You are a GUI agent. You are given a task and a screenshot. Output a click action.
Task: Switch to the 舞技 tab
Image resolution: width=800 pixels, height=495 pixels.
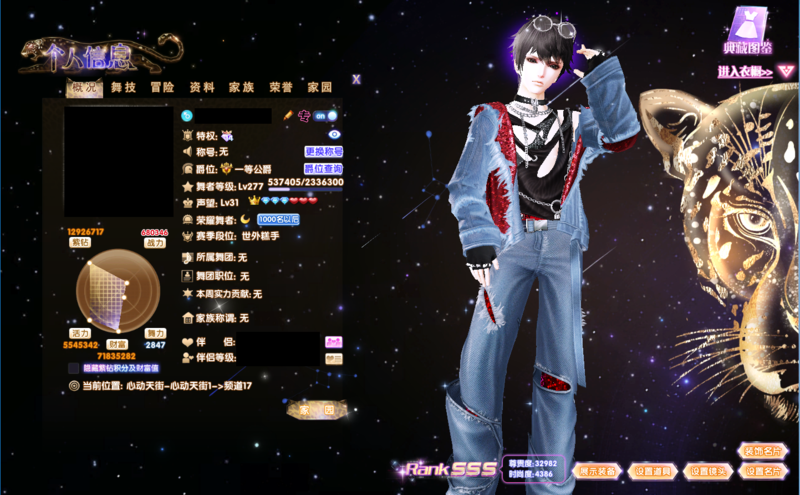point(124,88)
